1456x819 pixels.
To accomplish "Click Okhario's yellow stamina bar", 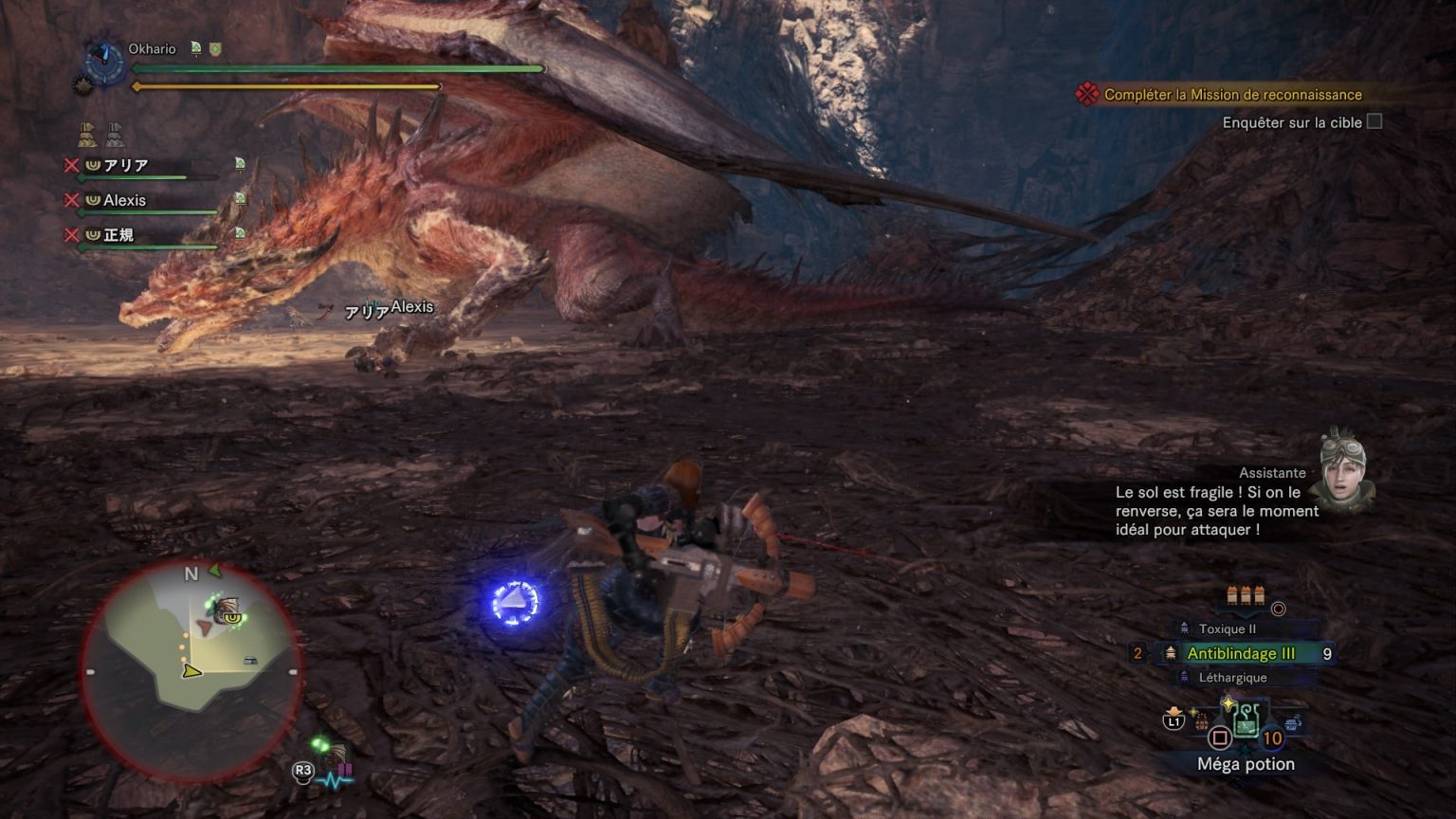I will tap(284, 85).
